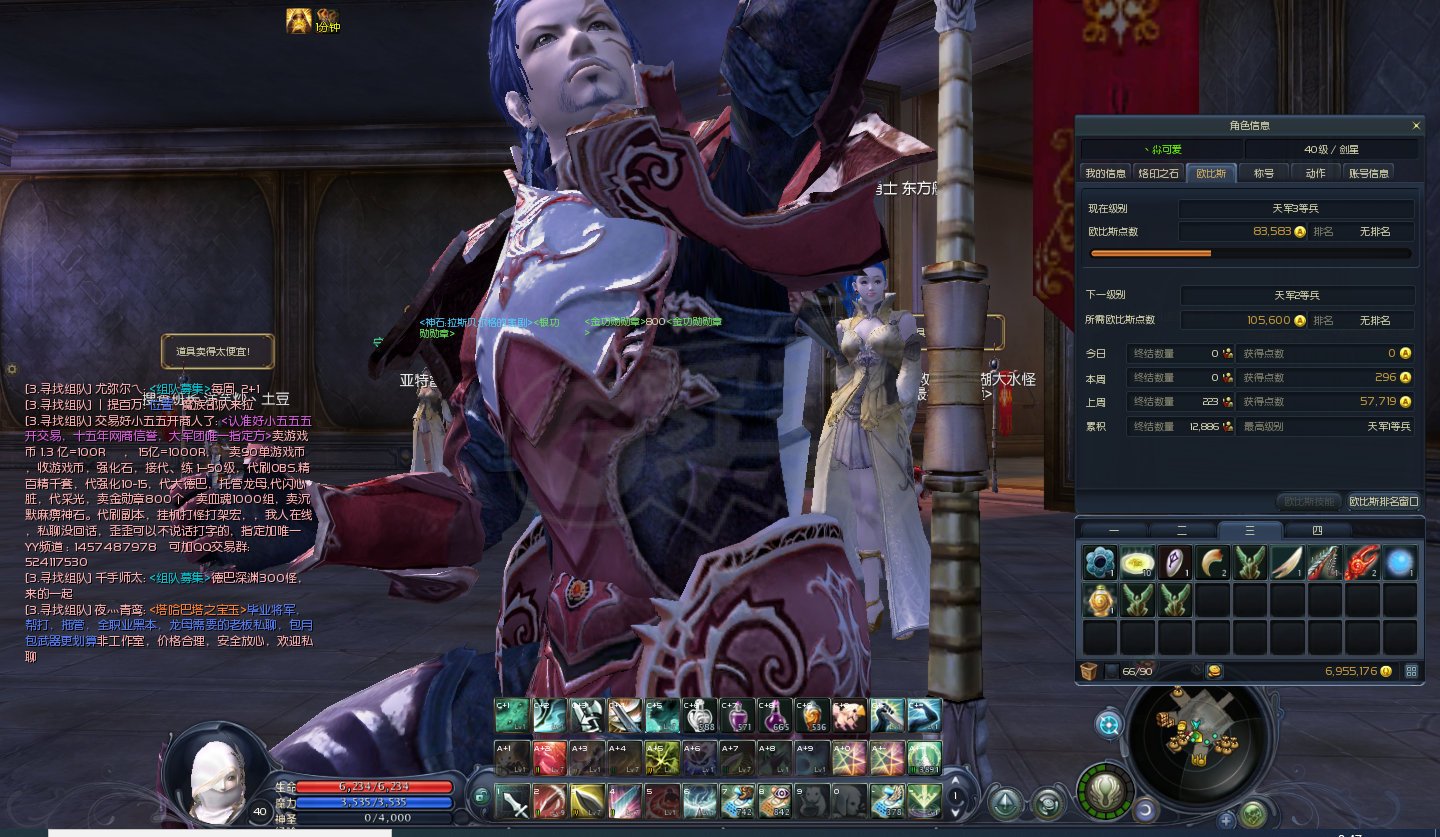This screenshot has height=837, width=1440.
Task: Open the 账号信息 account tab
Action: [x=1369, y=173]
